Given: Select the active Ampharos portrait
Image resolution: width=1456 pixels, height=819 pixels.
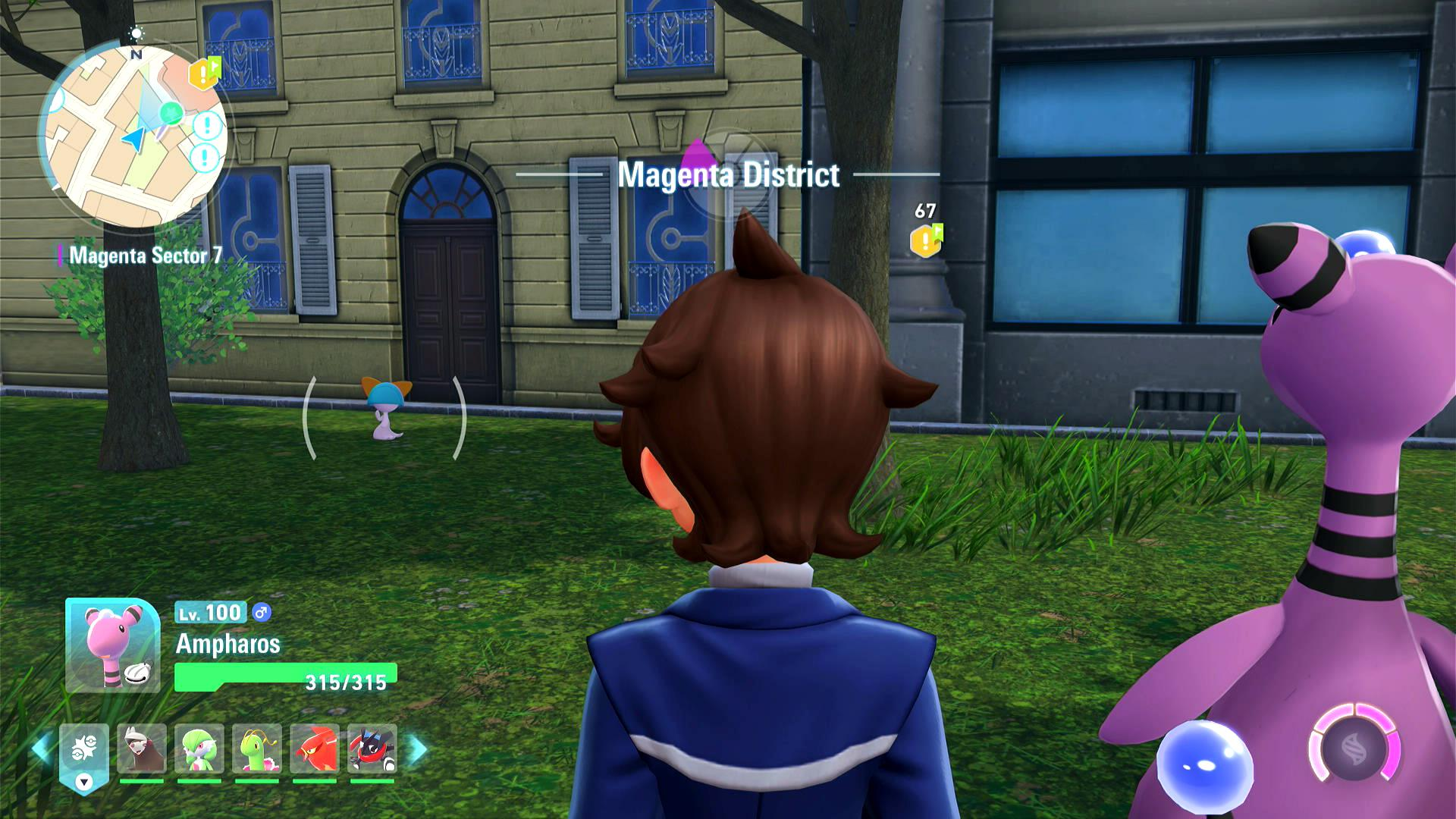Looking at the screenshot, I should point(113,645).
